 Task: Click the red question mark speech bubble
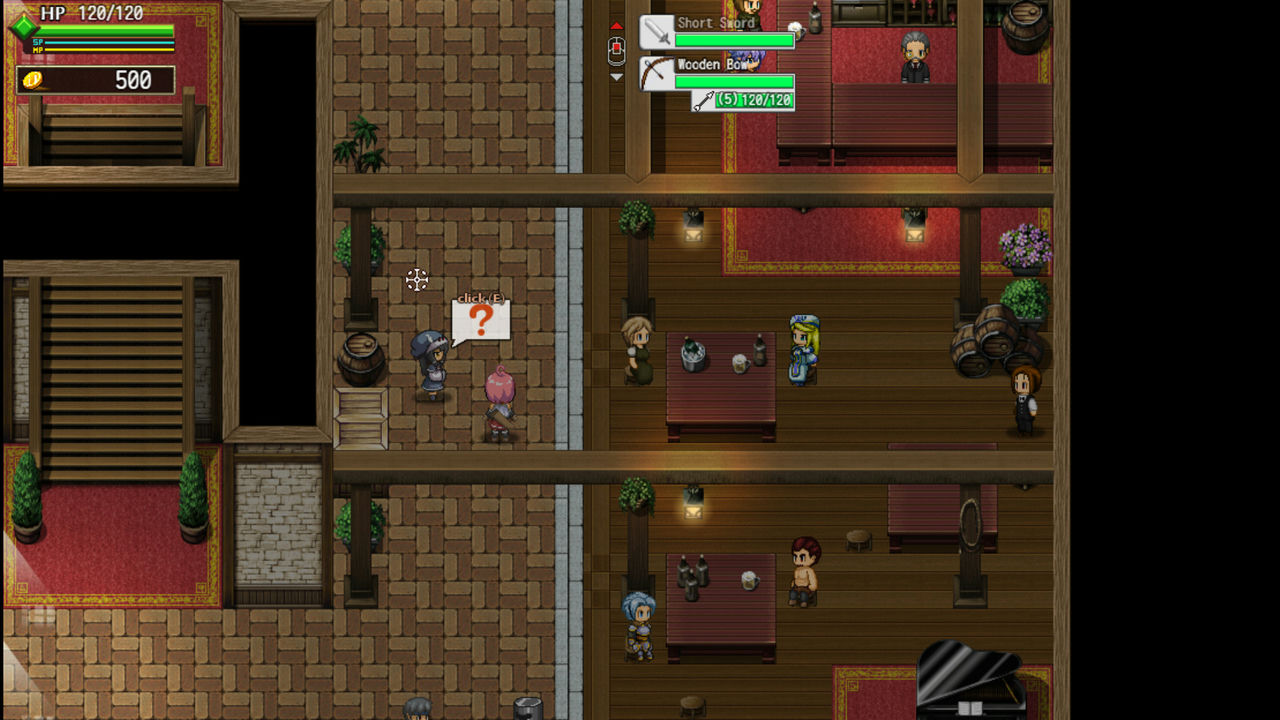click(x=480, y=322)
